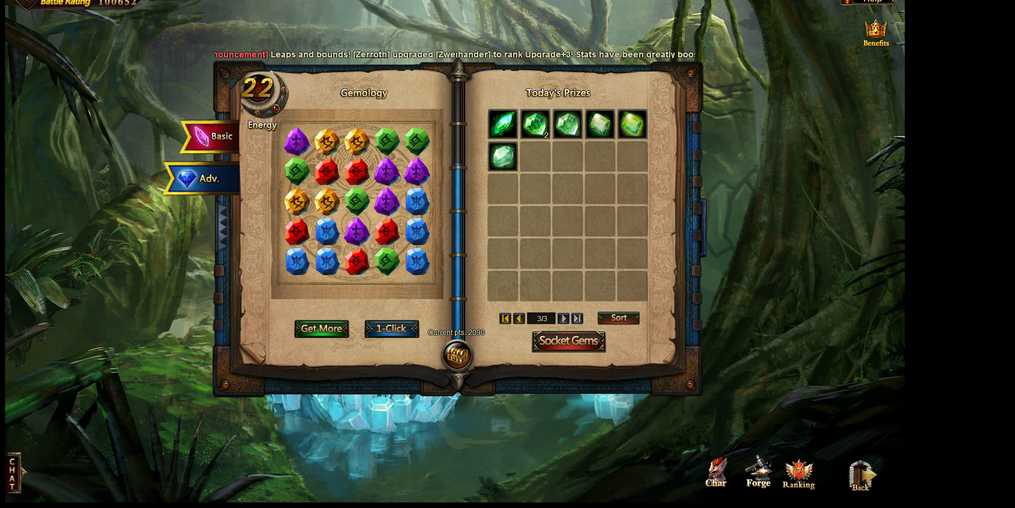The image size is (1015, 508).
Task: Open the Benefits crown icon
Action: (x=876, y=32)
